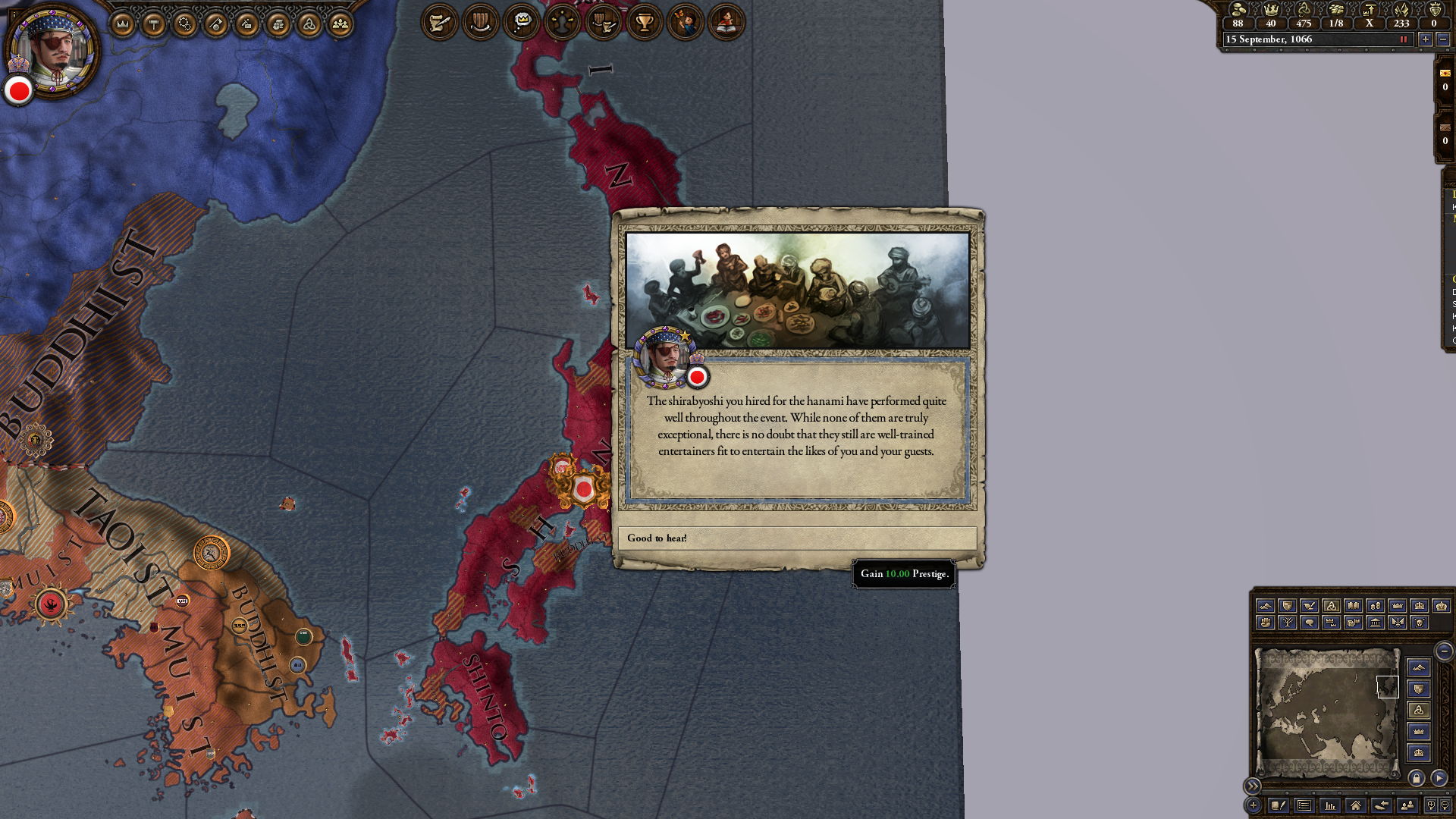Click the find-character two-people icon

click(1408, 806)
